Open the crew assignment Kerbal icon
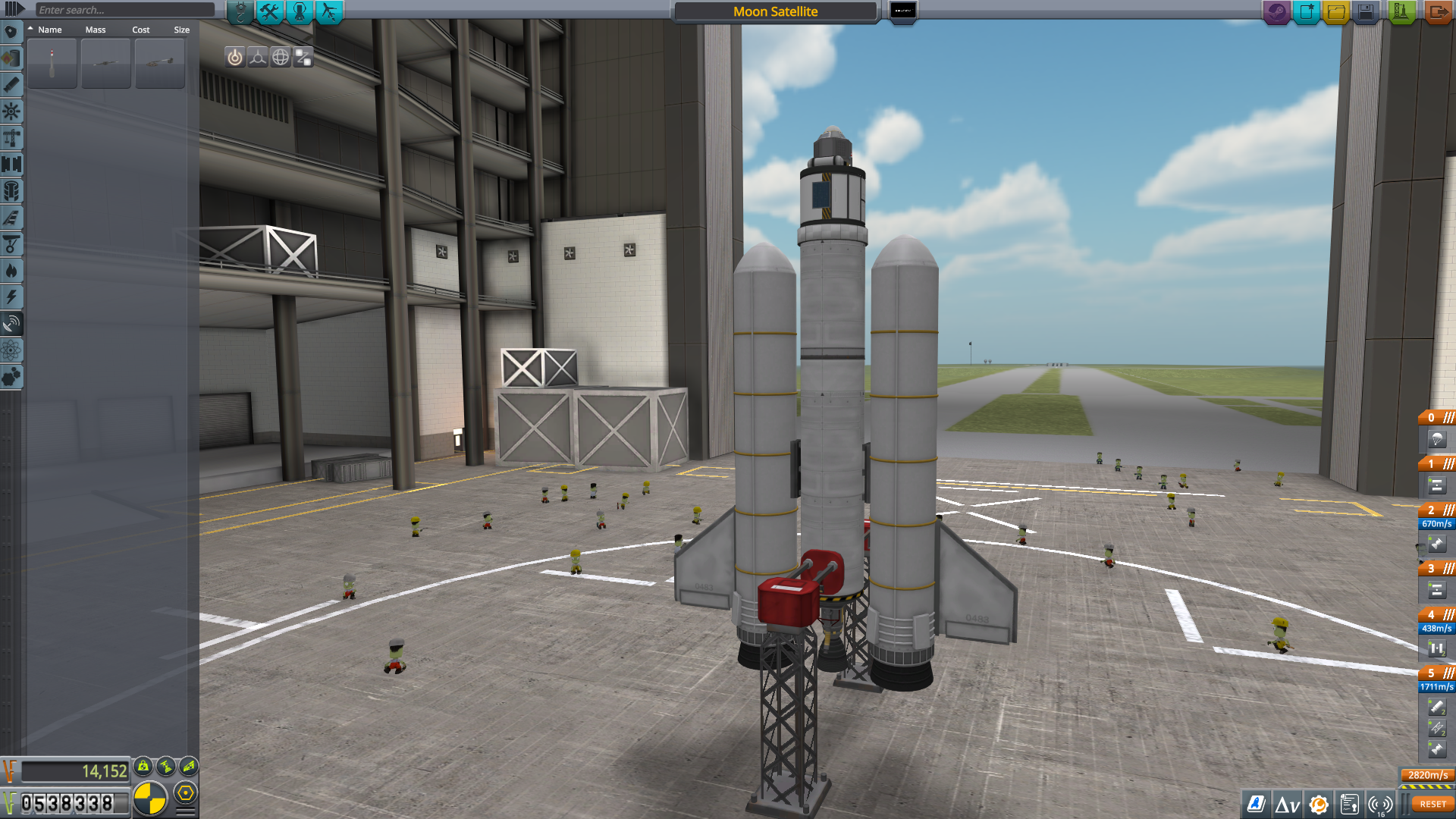 [300, 11]
